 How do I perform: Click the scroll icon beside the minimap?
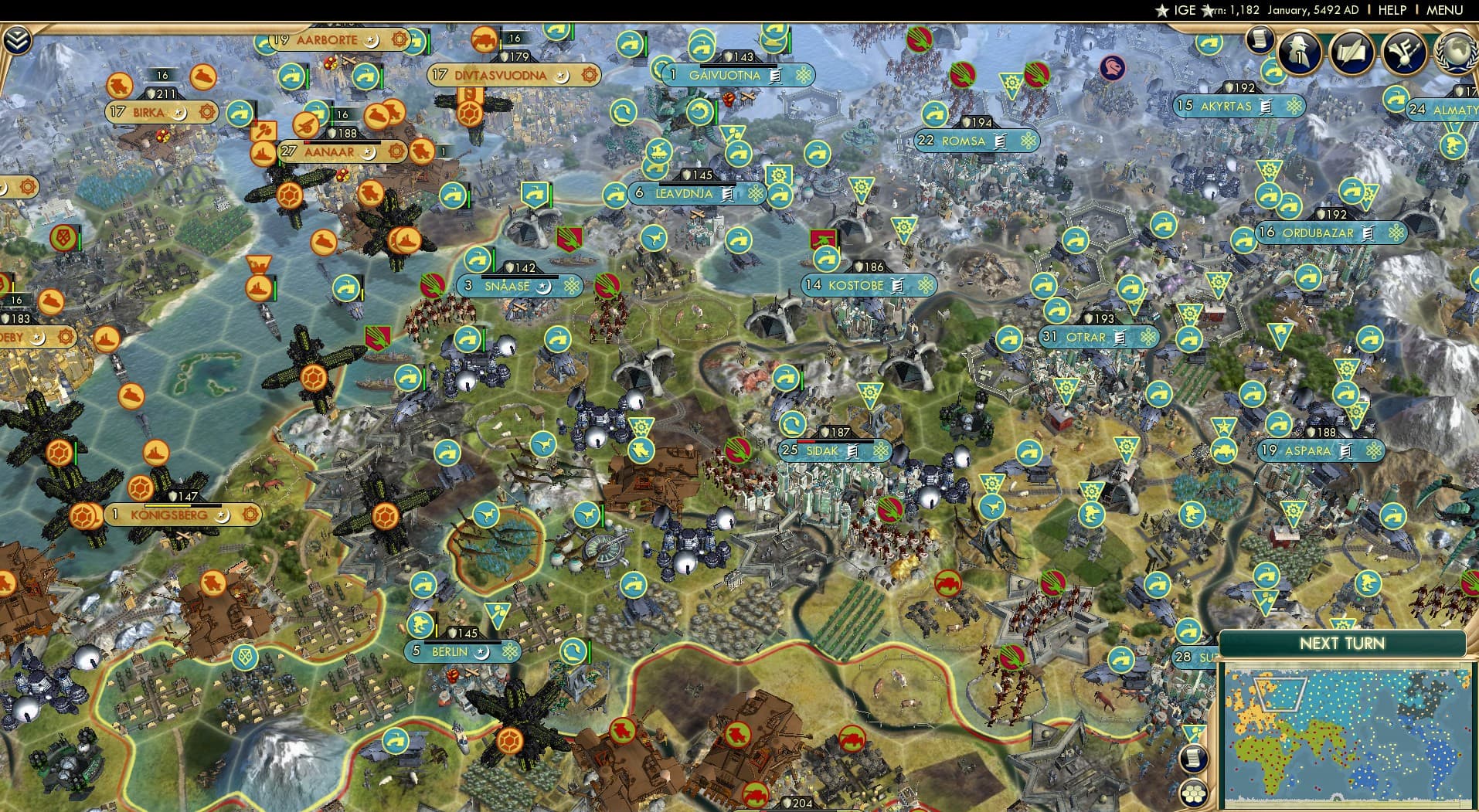[1195, 758]
